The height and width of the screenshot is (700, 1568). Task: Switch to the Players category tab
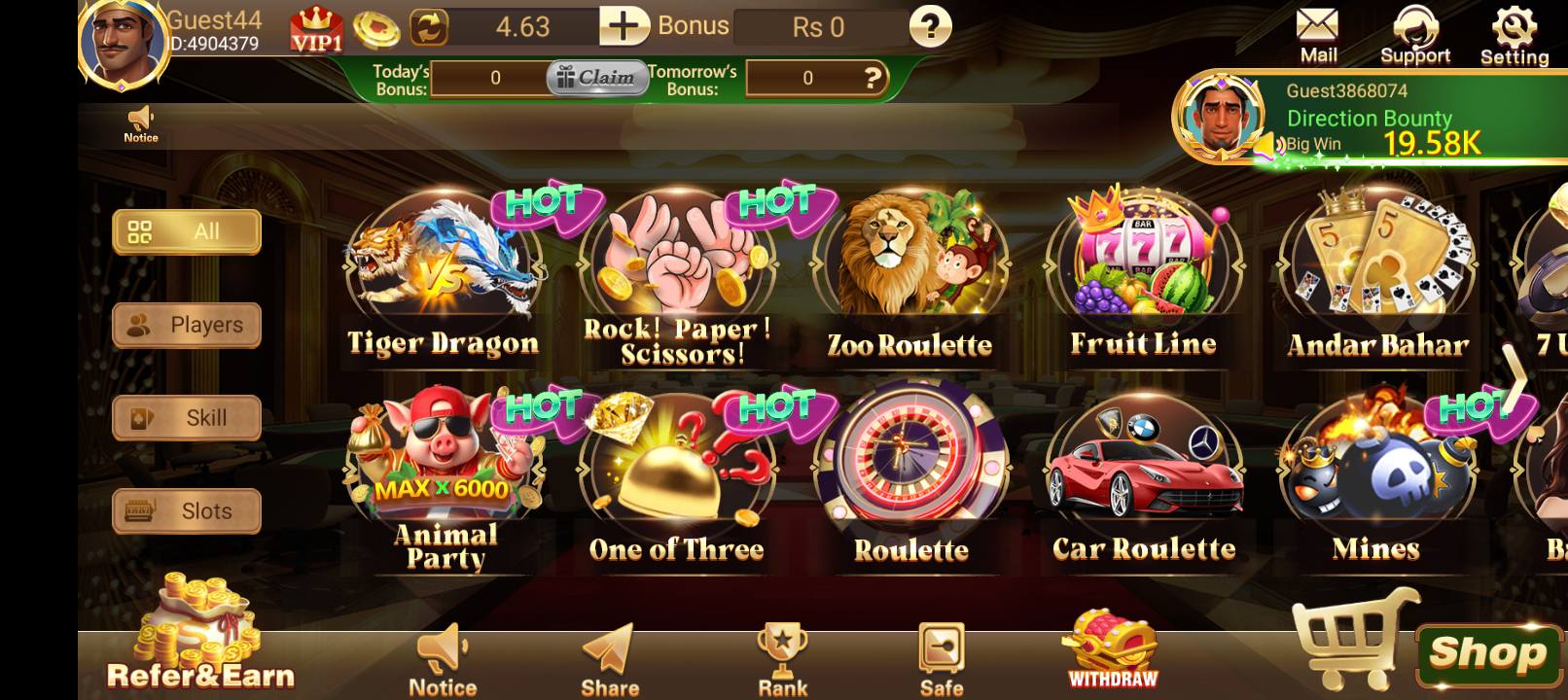[187, 325]
